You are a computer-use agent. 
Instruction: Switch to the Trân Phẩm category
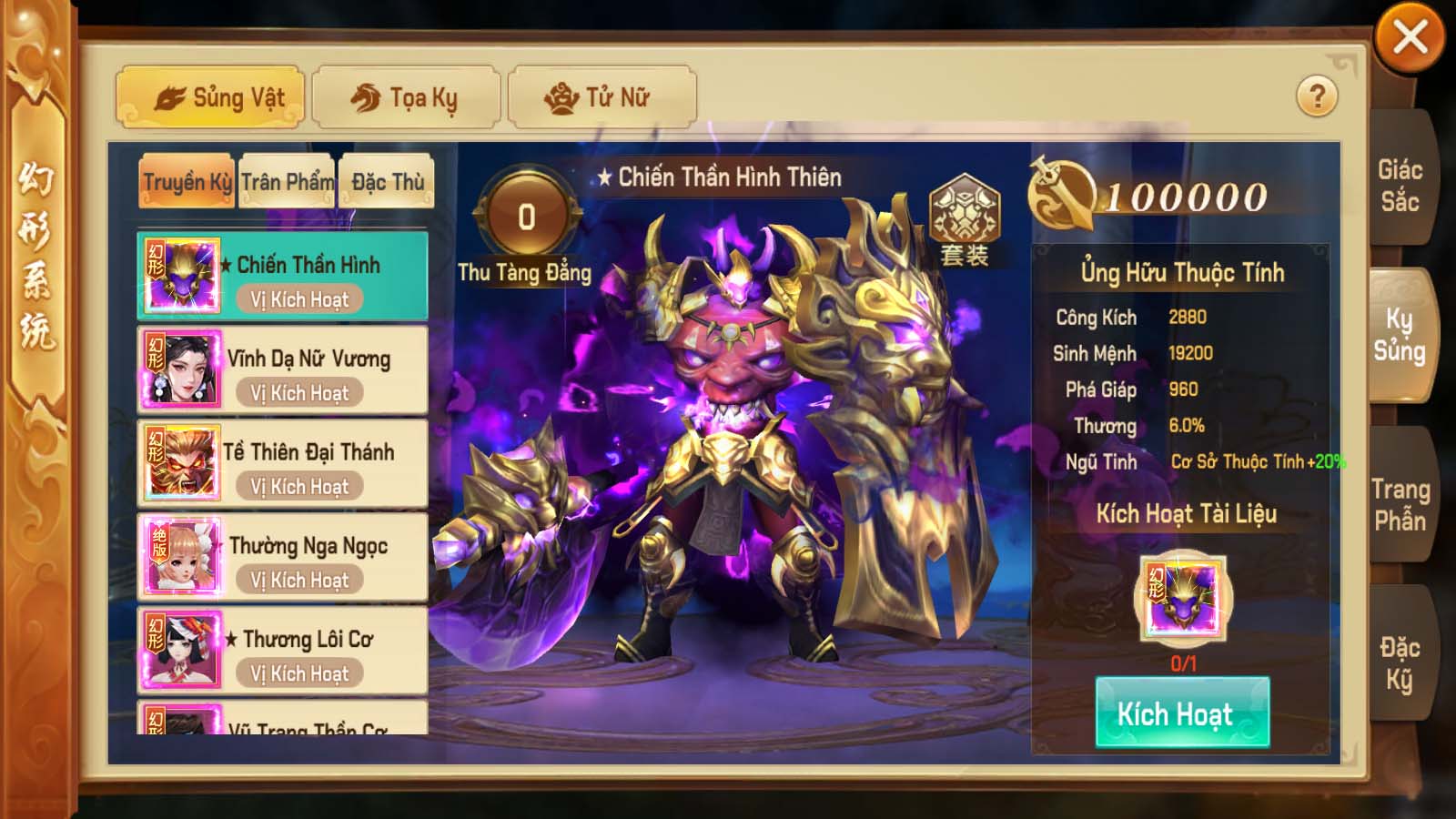coord(287,182)
